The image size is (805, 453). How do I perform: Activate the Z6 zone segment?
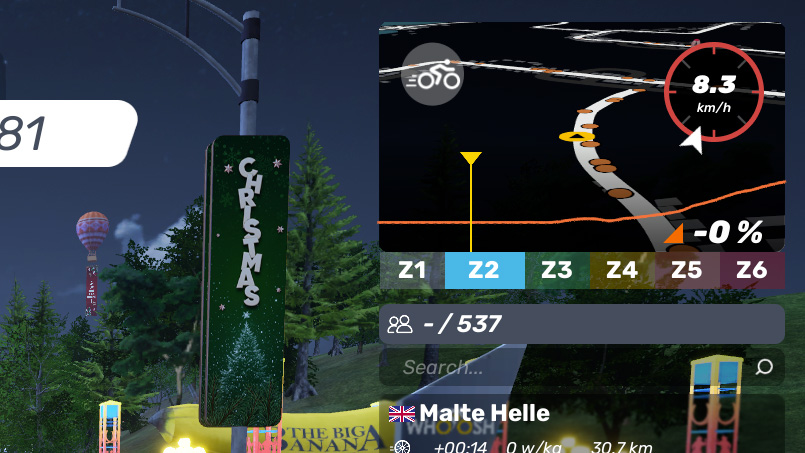click(752, 270)
